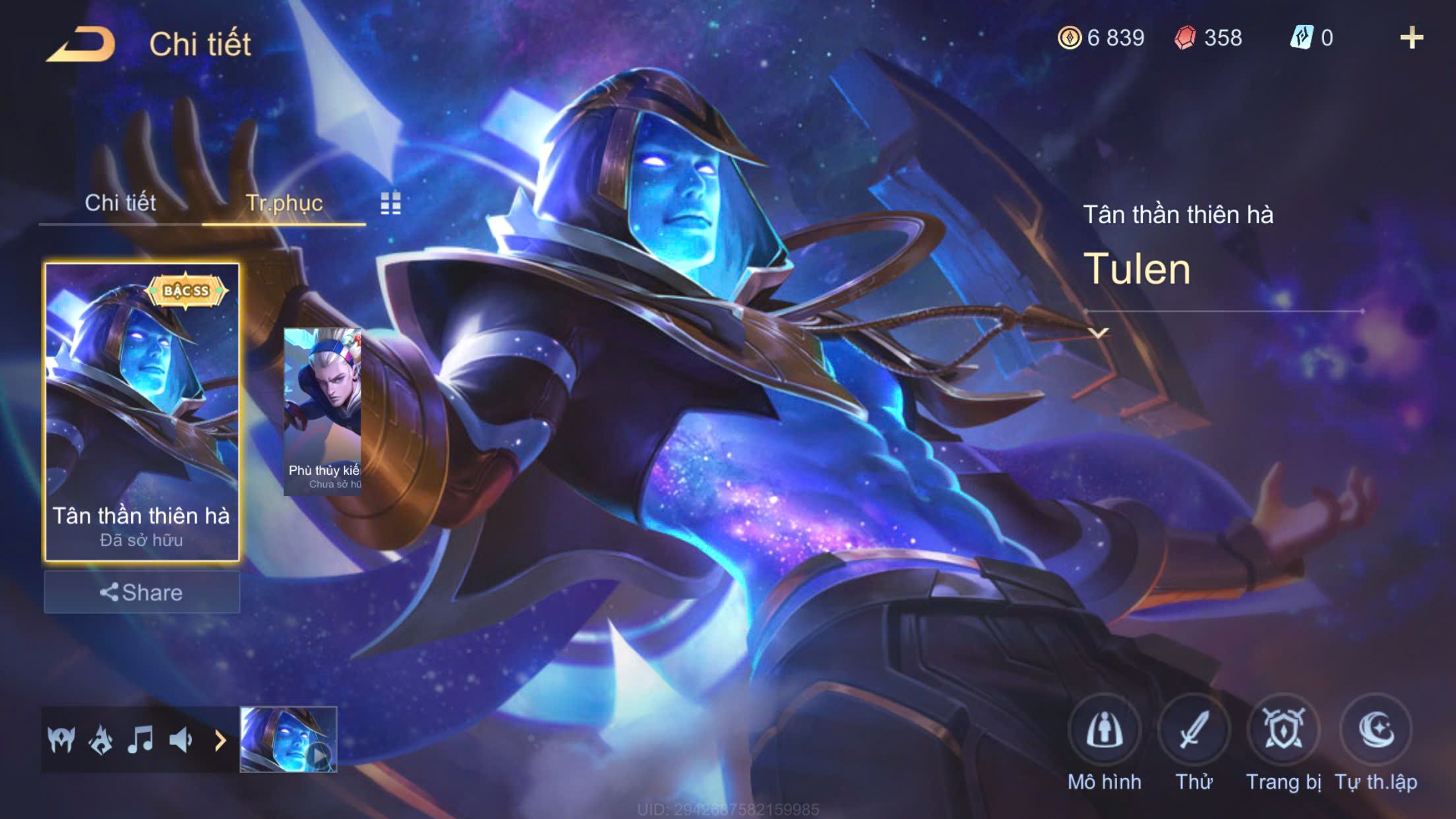This screenshot has height=819, width=1456.
Task: Choose the Phù thủy kiếm skin card
Action: 322,411
